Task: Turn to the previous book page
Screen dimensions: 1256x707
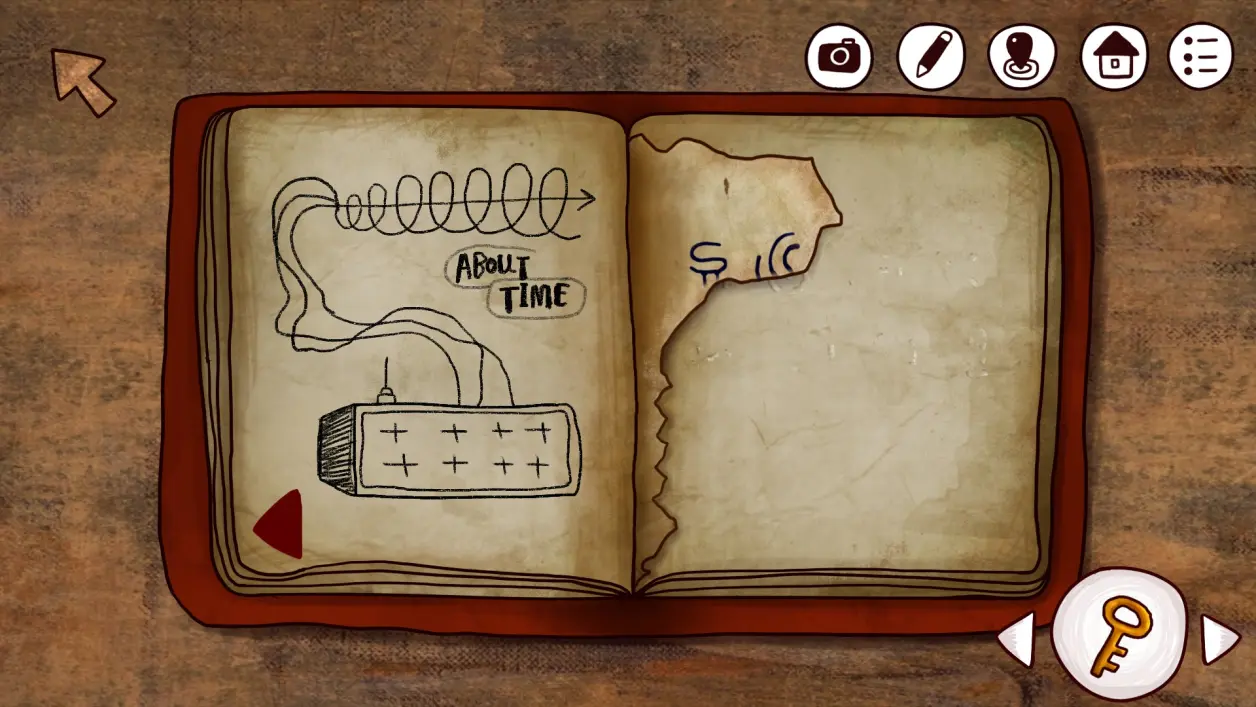Action: pos(280,523)
